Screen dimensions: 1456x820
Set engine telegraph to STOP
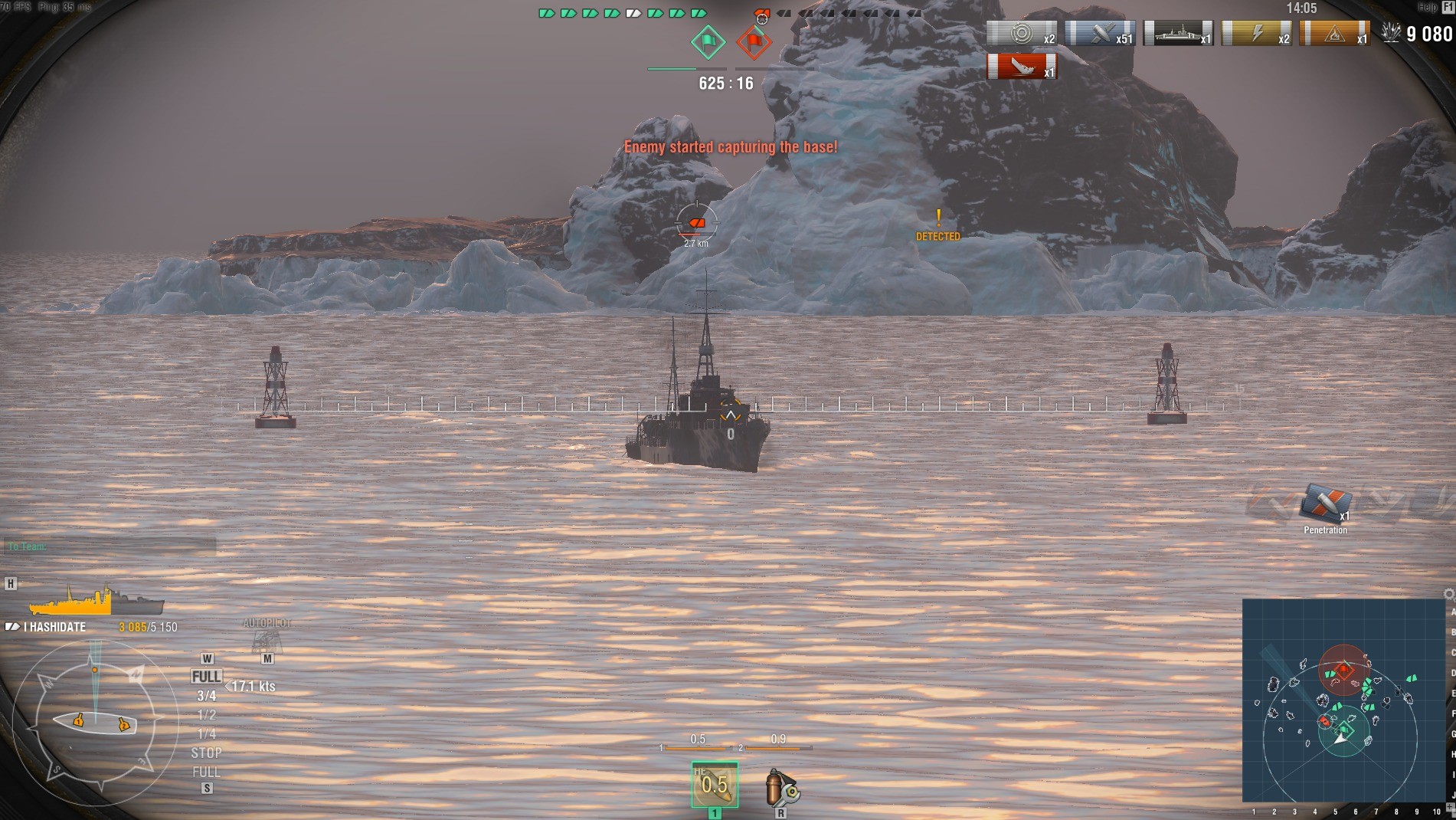[206, 753]
